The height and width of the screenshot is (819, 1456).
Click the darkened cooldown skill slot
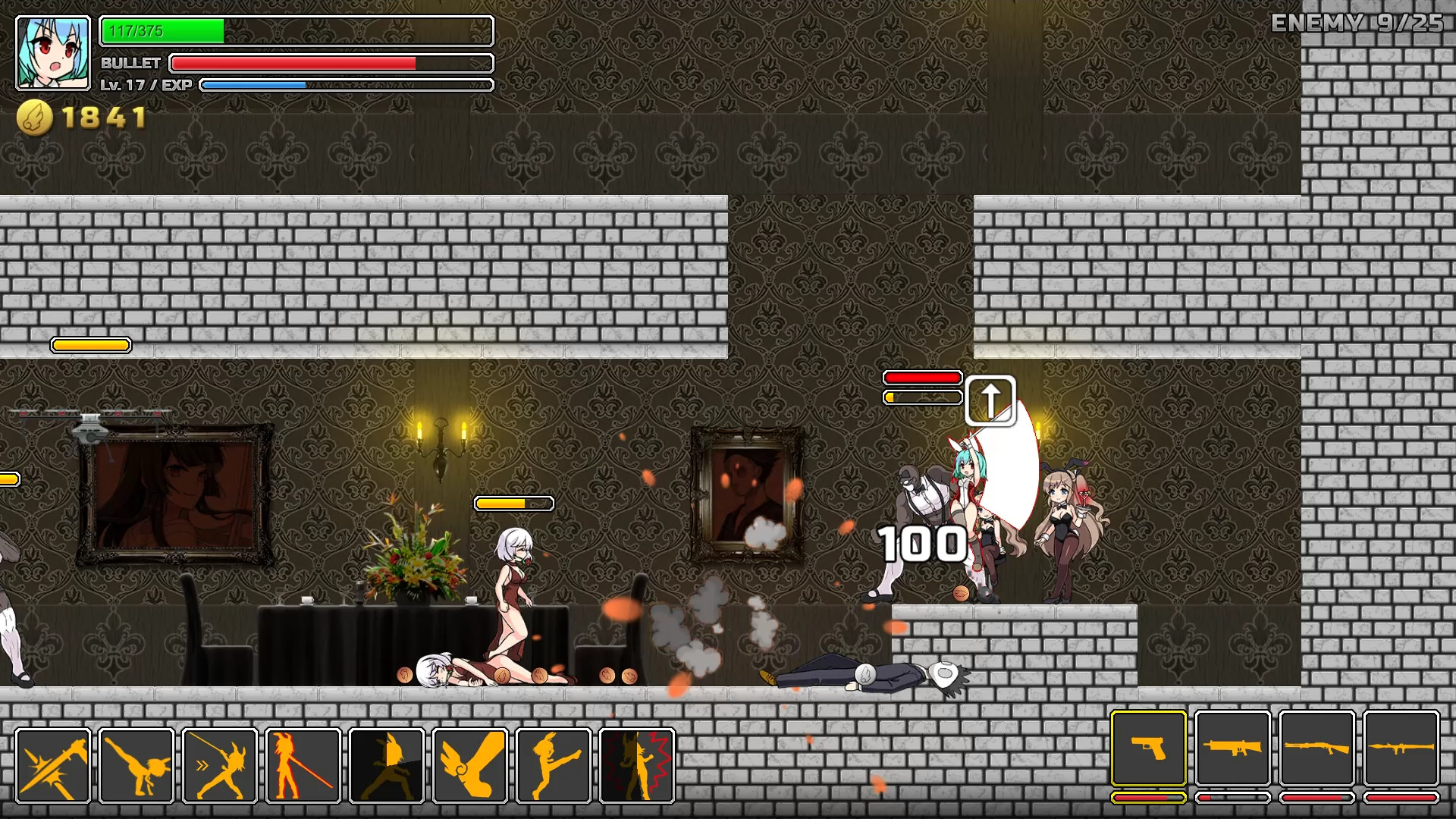[387, 765]
